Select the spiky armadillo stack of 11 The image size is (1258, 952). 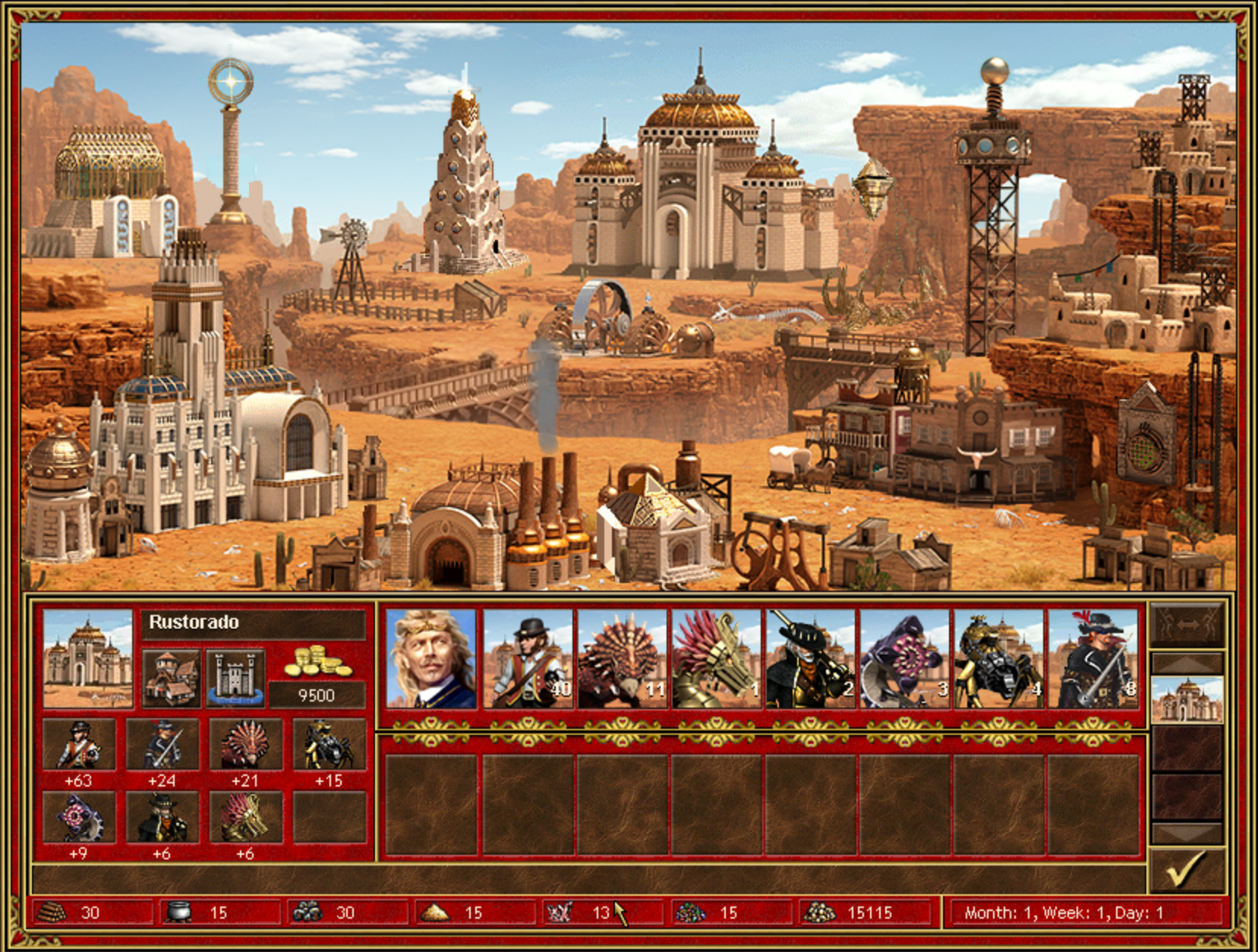[622, 659]
